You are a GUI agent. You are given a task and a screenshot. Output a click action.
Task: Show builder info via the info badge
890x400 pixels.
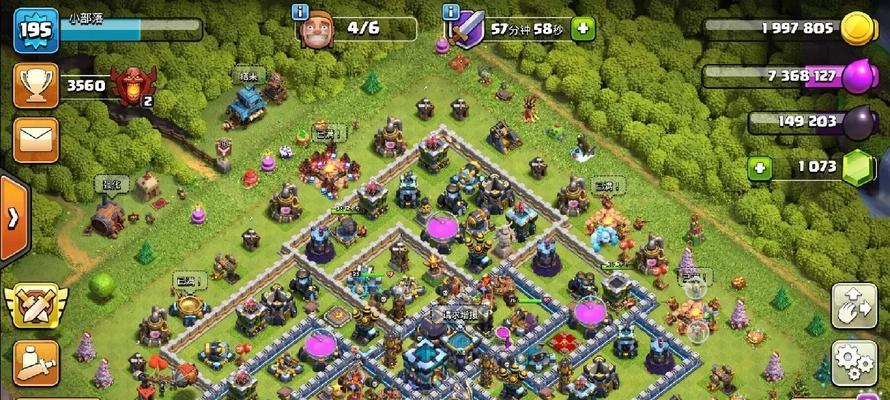point(300,12)
